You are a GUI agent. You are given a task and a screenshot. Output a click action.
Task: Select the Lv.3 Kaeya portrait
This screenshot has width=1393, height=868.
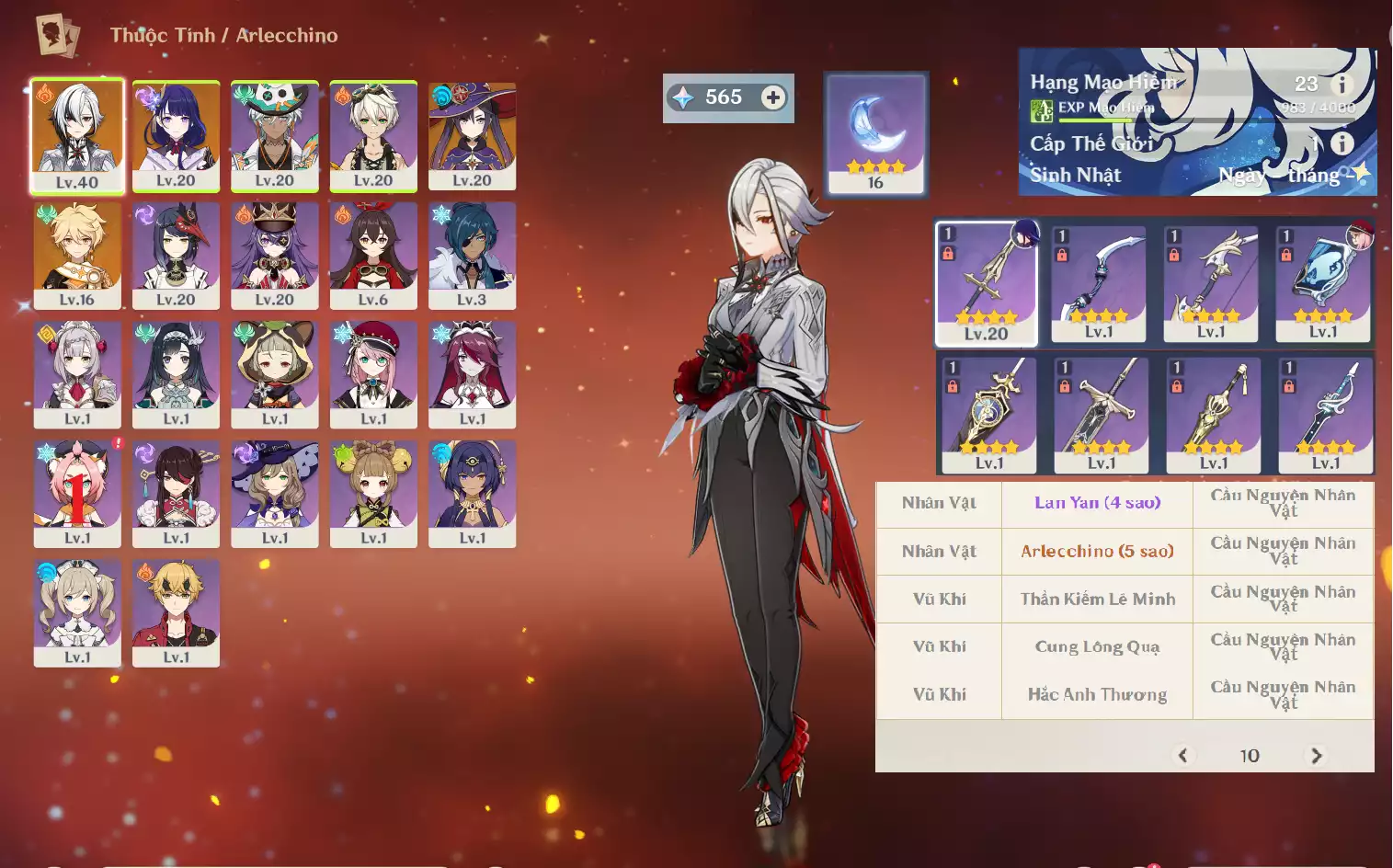[x=472, y=255]
